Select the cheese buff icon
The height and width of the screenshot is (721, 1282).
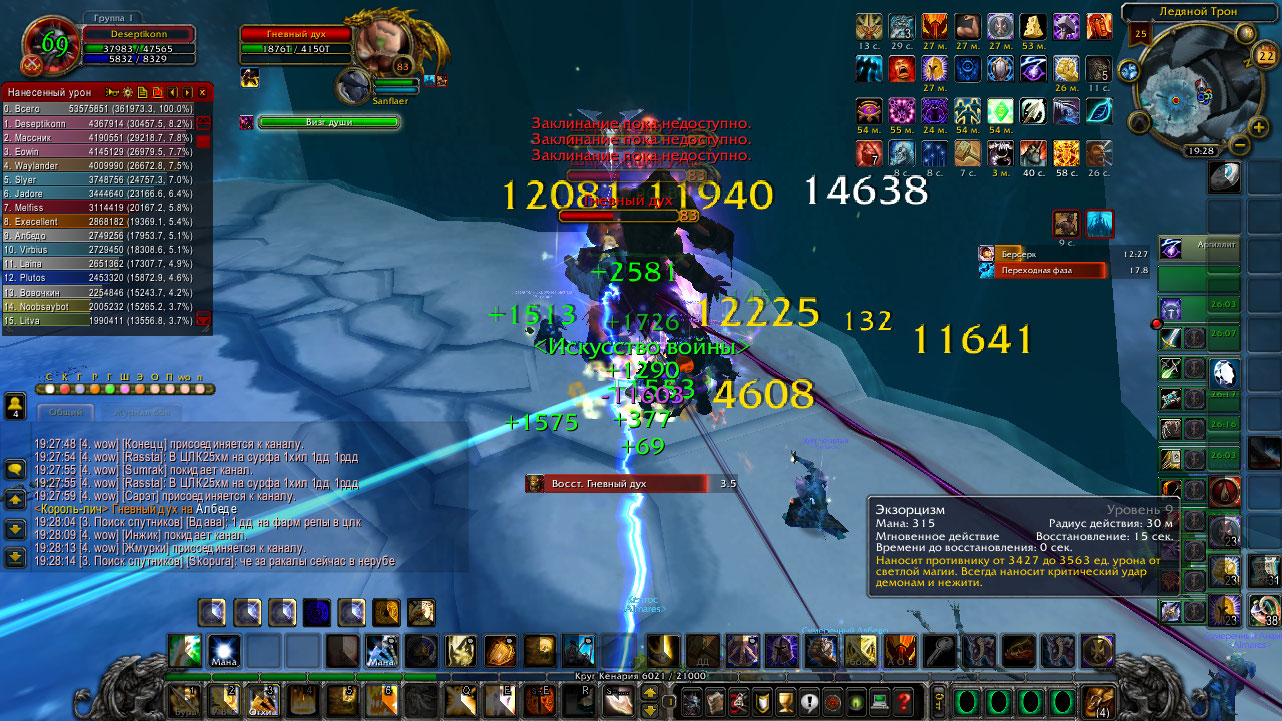tap(1034, 25)
